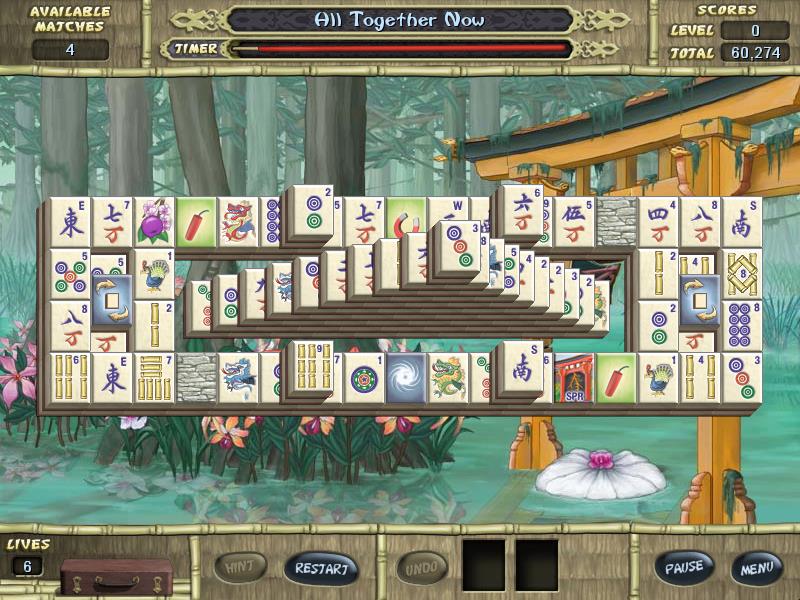Pause the game
This screenshot has width=800, height=600.
(685, 568)
